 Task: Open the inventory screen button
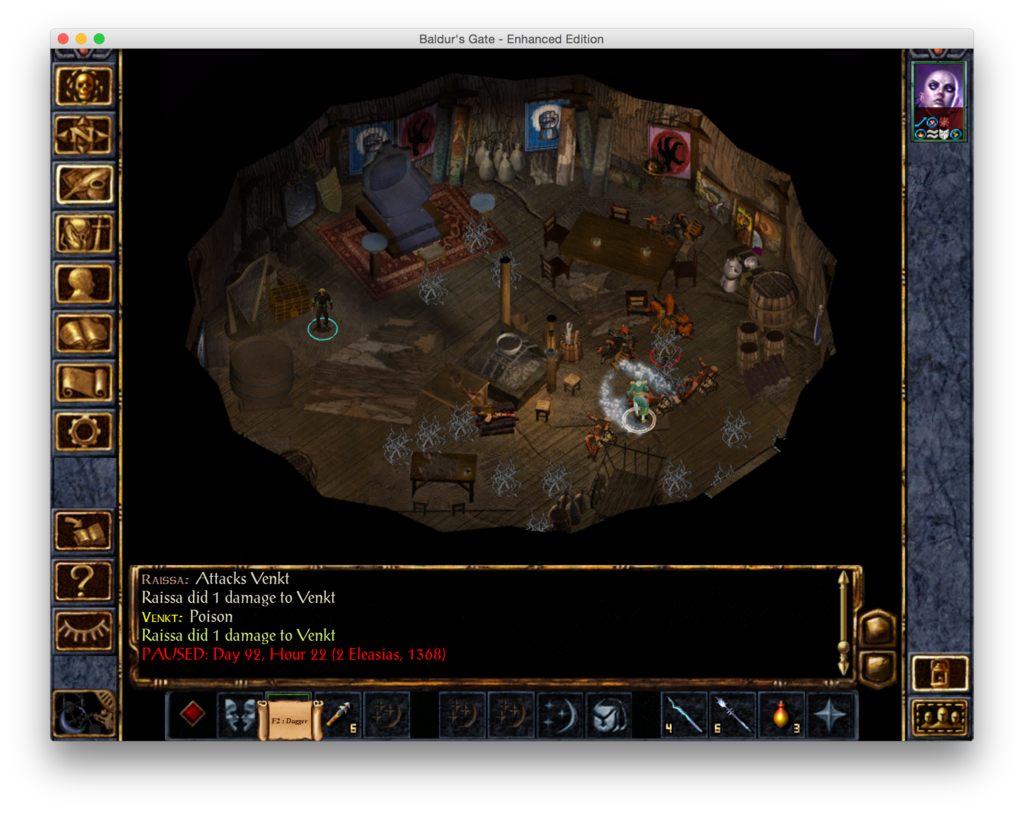pyautogui.click(x=84, y=234)
